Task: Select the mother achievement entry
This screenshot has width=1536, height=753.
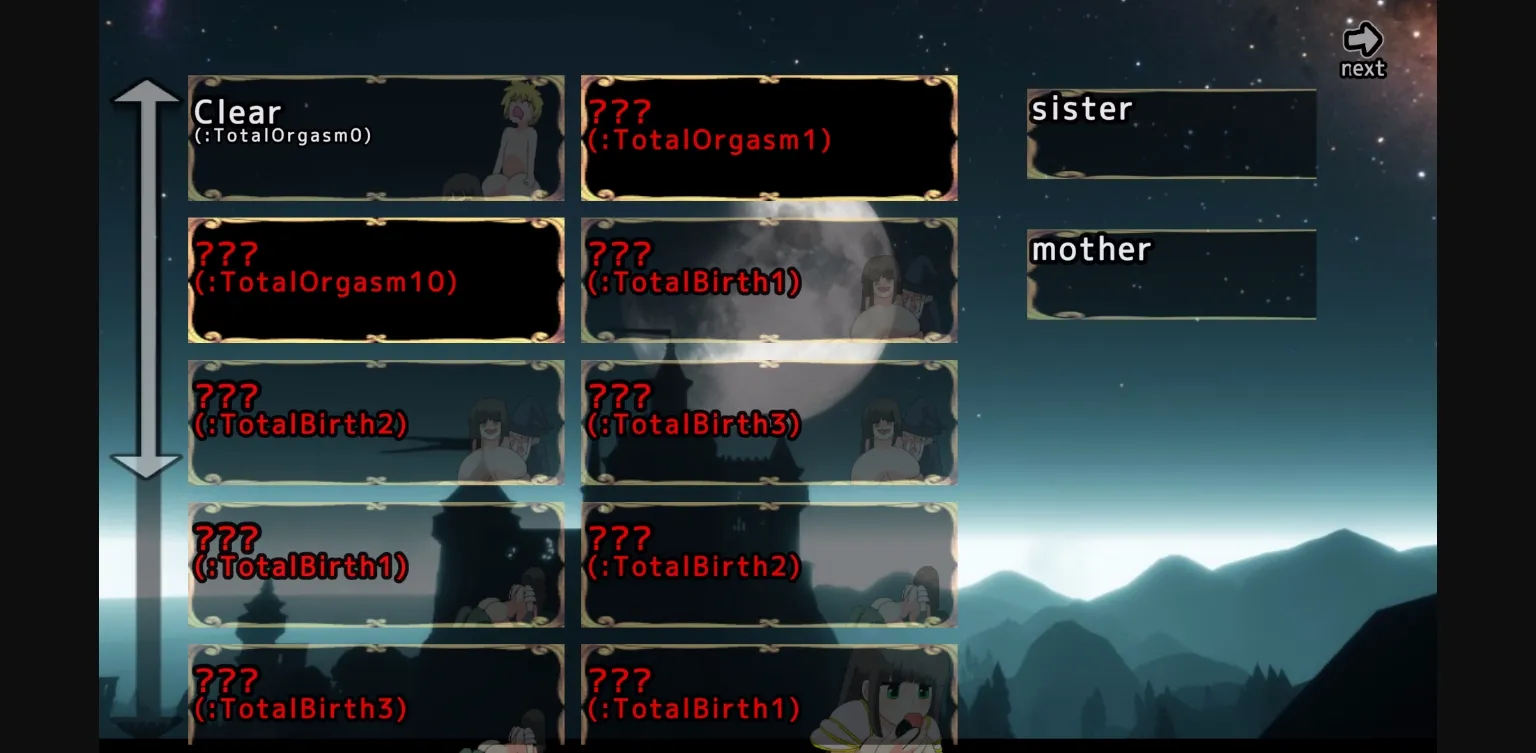Action: [1170, 274]
